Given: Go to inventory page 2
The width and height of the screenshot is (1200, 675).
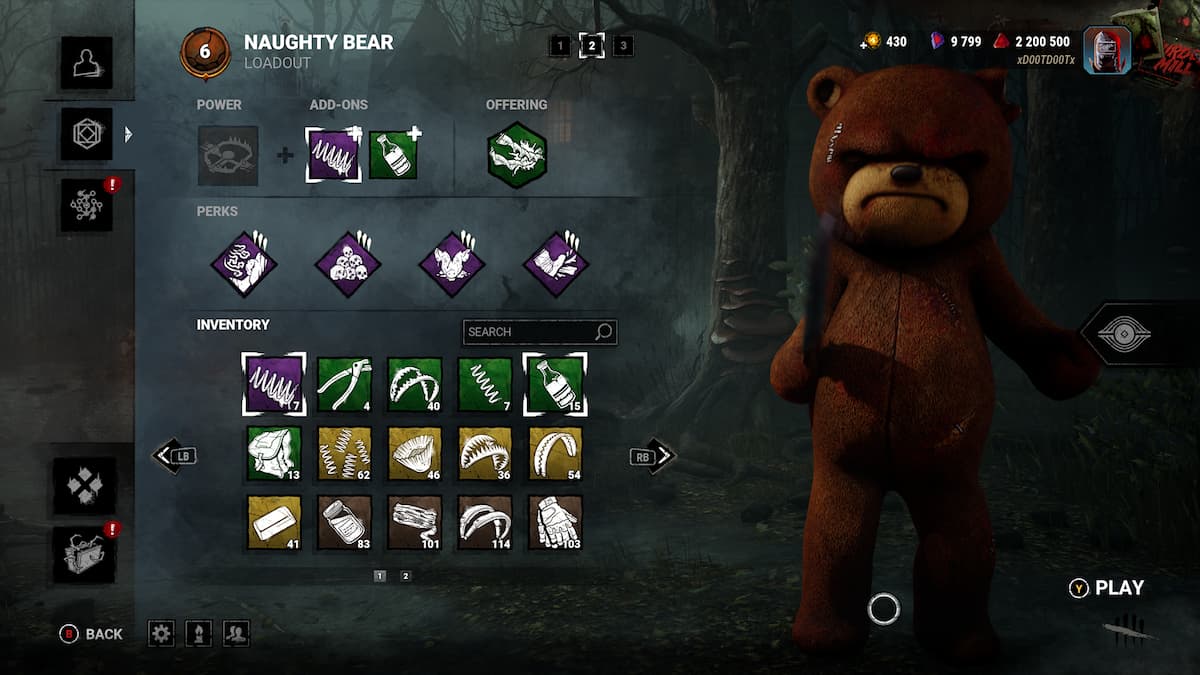Looking at the screenshot, I should point(405,576).
